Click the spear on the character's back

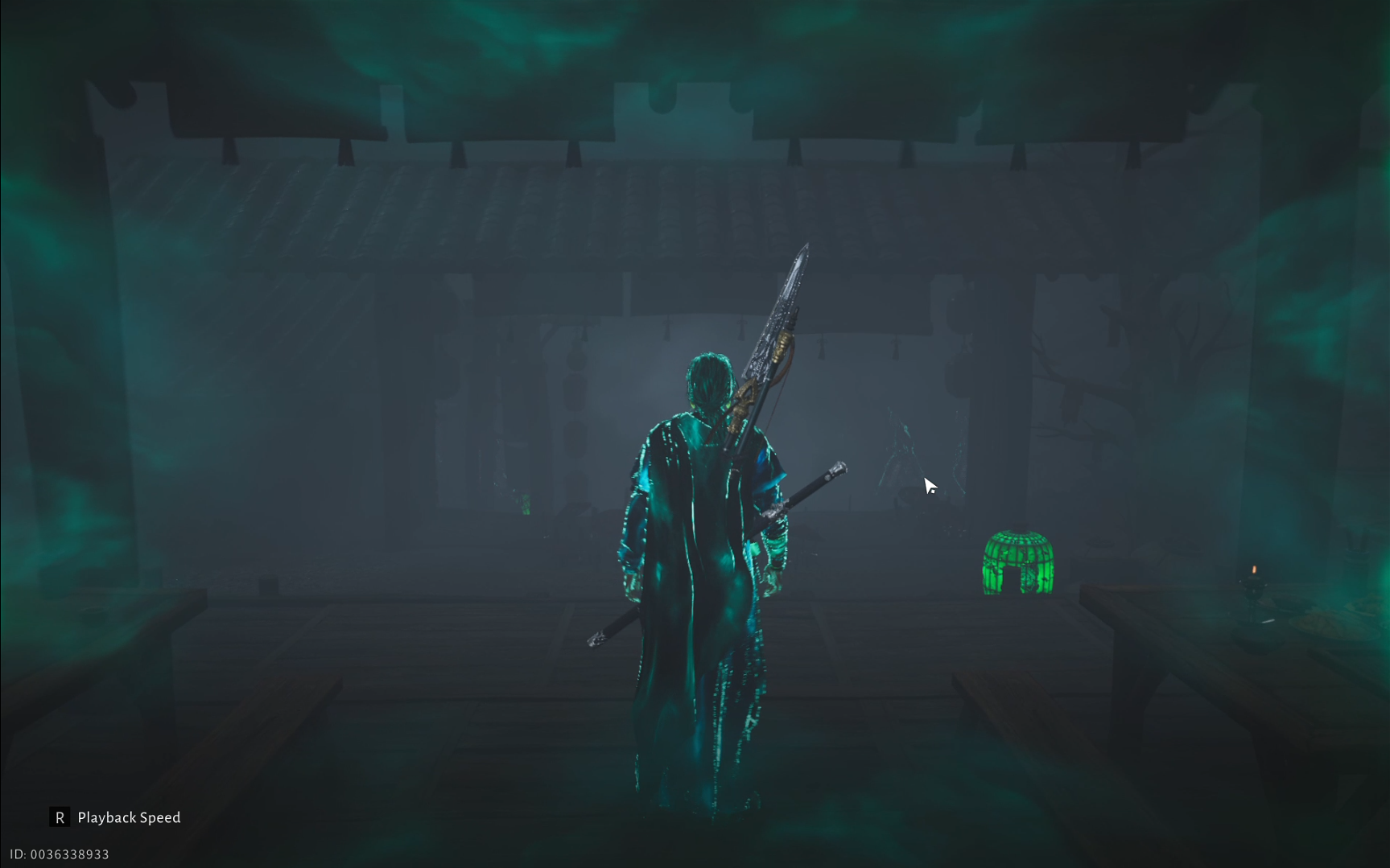[773, 322]
